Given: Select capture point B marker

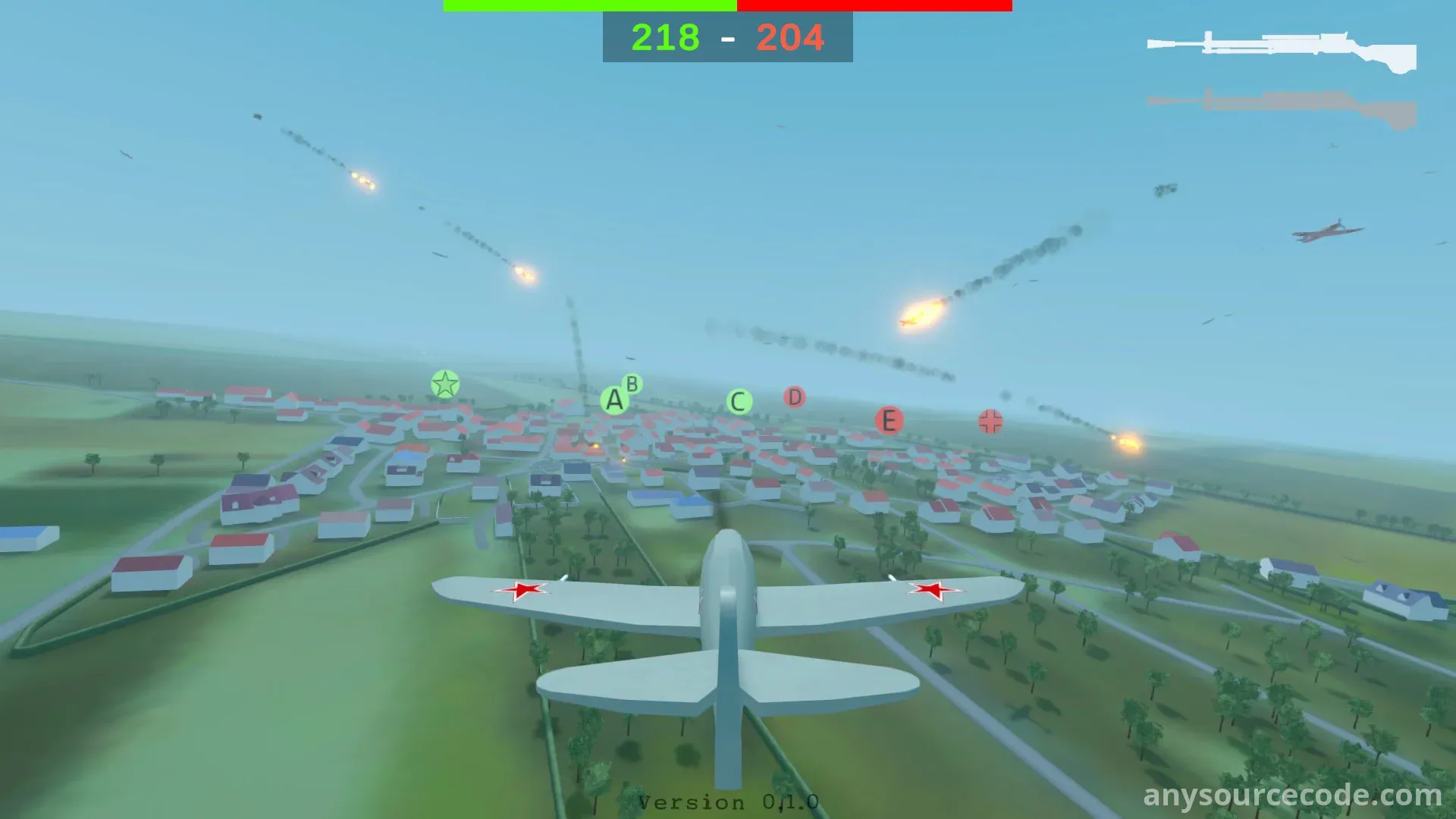Looking at the screenshot, I should click(632, 384).
